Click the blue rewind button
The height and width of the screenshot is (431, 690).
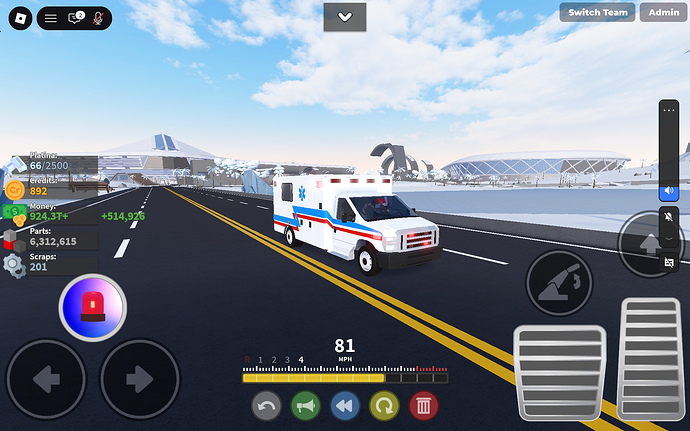point(345,405)
